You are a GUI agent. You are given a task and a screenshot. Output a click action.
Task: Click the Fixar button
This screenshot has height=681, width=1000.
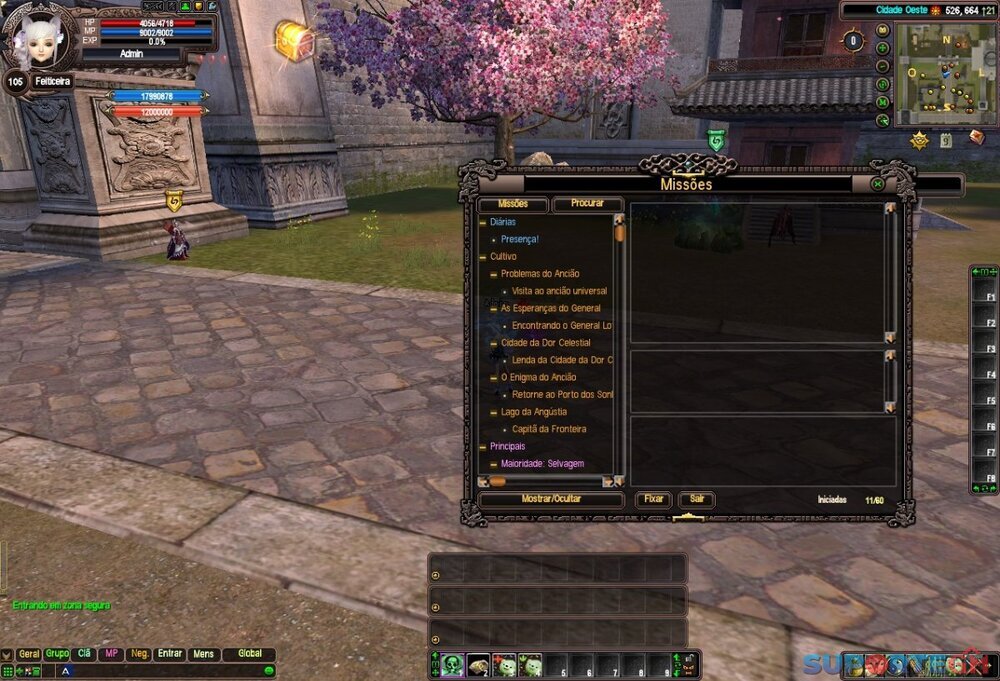[x=653, y=499]
